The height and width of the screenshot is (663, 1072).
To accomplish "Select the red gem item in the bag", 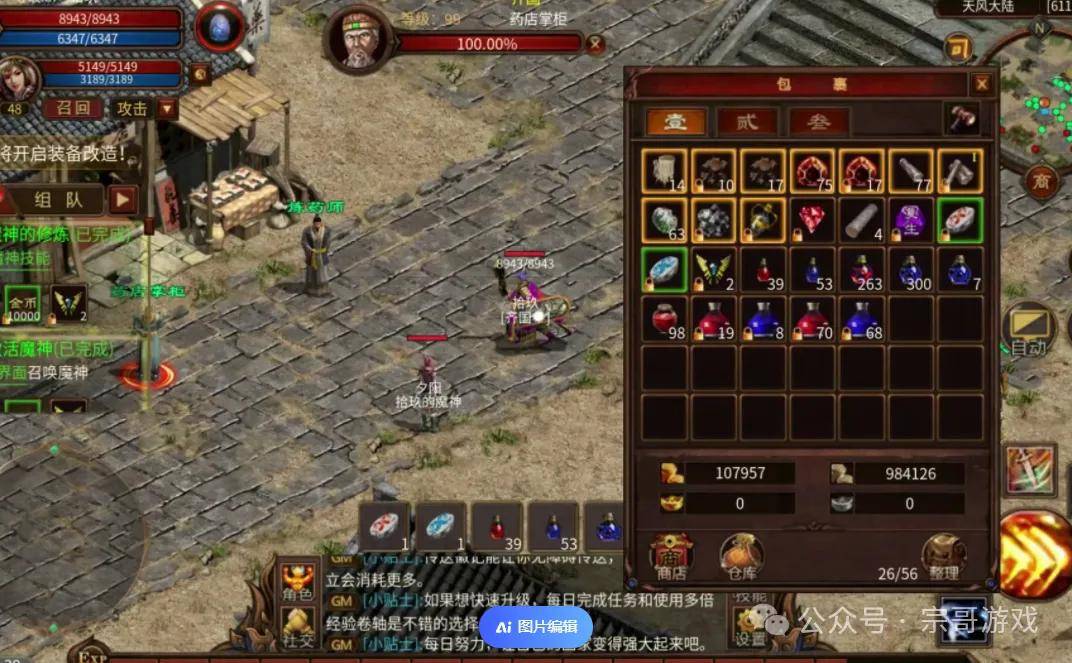I will point(812,220).
